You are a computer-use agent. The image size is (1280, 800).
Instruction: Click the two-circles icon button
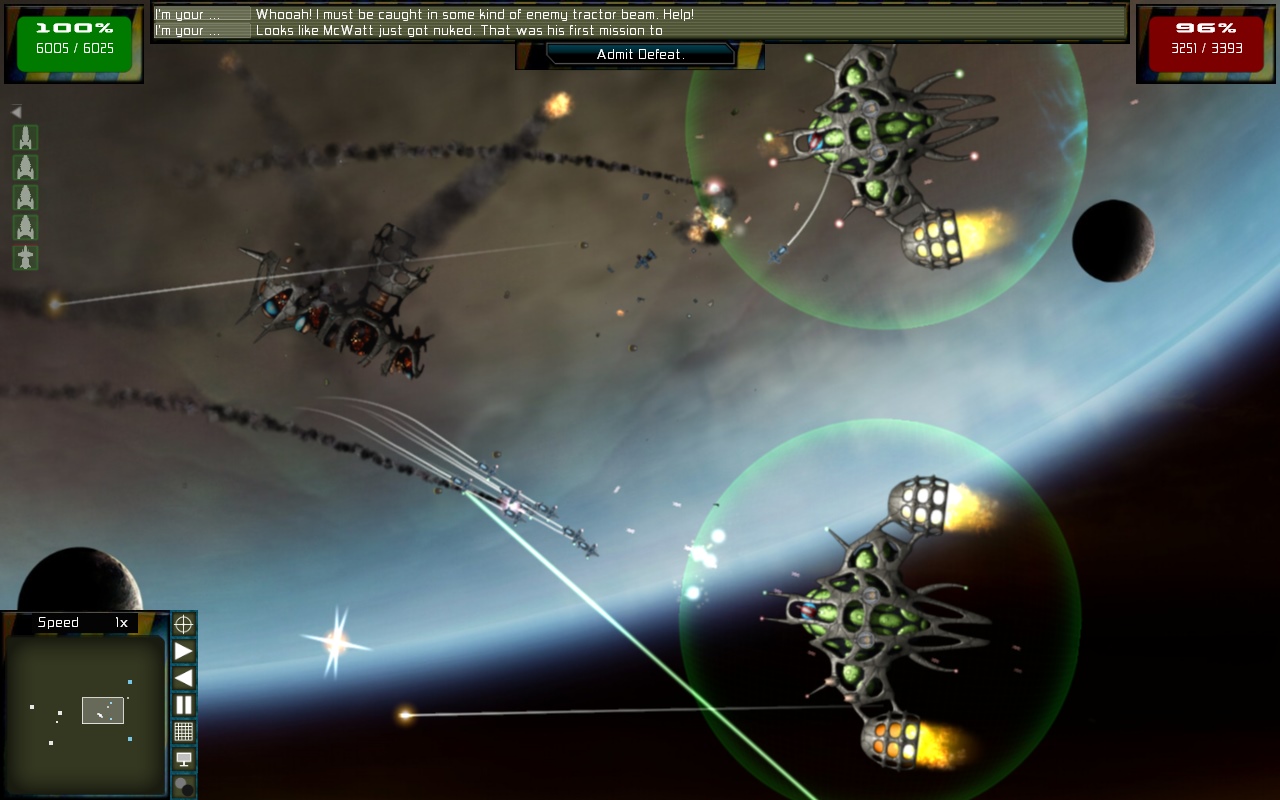(x=184, y=786)
